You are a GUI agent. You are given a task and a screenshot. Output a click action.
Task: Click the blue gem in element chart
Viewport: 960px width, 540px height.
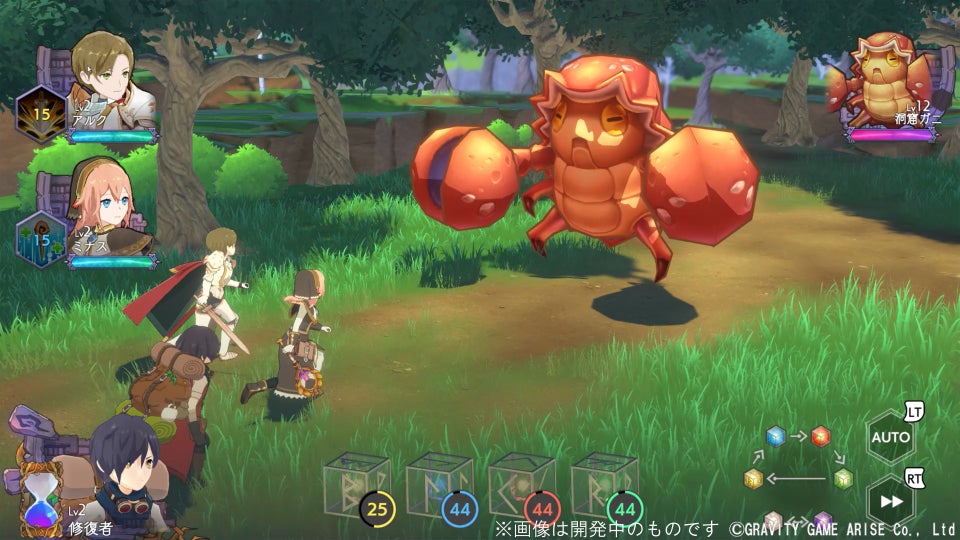[x=775, y=435]
